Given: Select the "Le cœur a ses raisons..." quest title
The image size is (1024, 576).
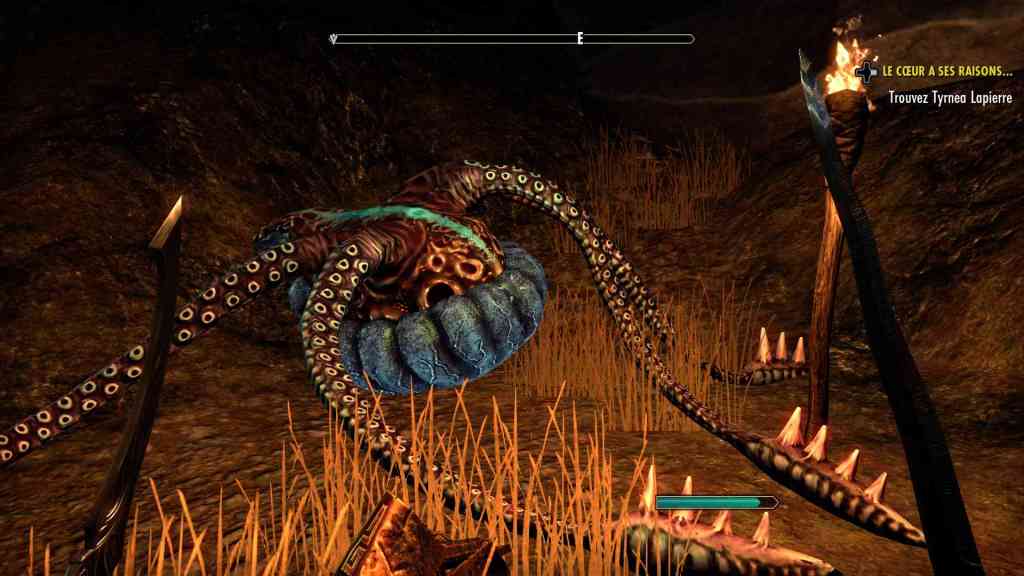Looking at the screenshot, I should pyautogui.click(x=947, y=72).
